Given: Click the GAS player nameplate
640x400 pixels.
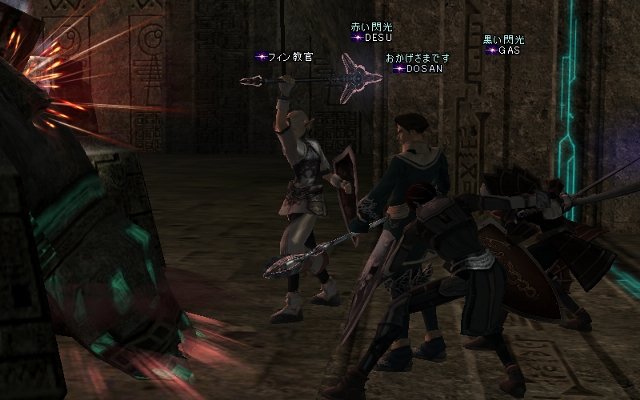Looking at the screenshot, I should (505, 49).
